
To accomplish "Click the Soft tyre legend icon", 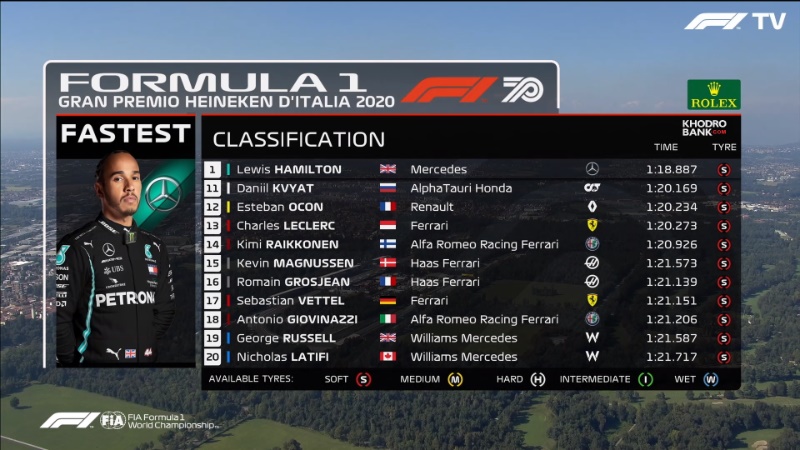I will 363,380.
